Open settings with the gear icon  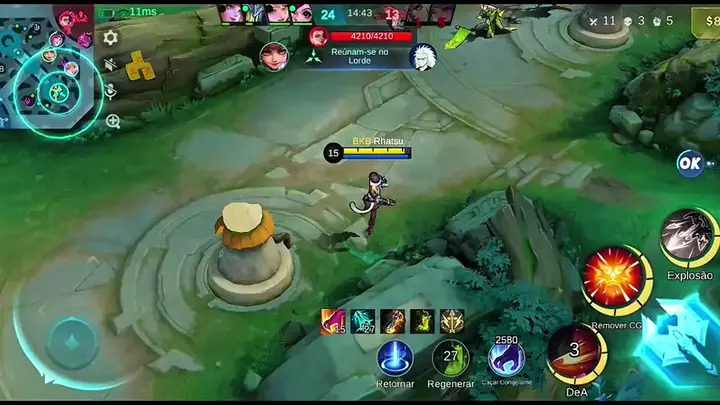[111, 37]
